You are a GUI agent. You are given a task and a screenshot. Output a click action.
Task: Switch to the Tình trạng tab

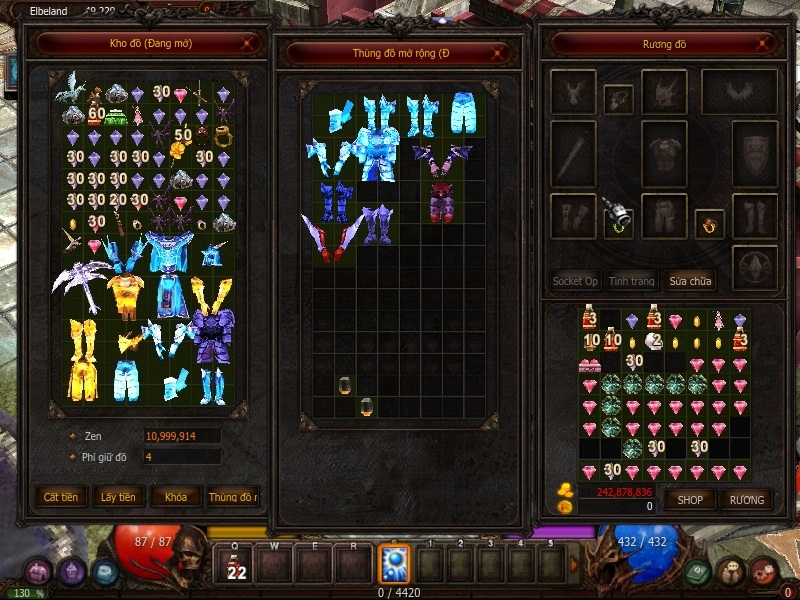pyautogui.click(x=632, y=281)
